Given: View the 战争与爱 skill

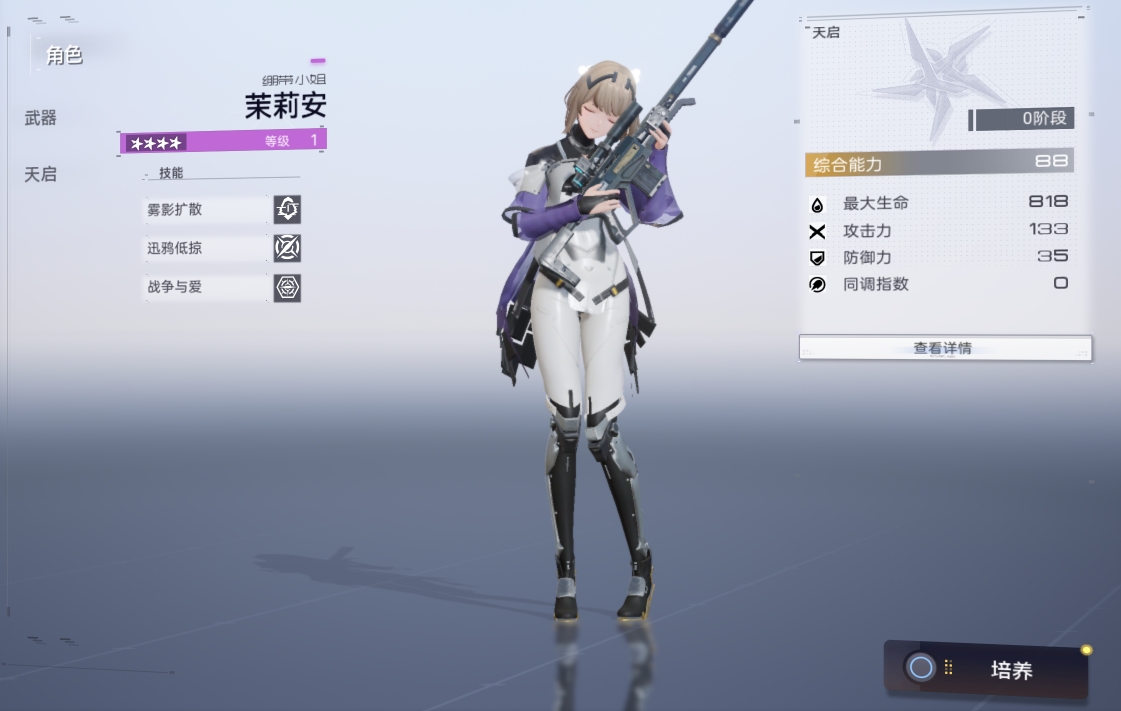Looking at the screenshot, I should click(x=222, y=287).
